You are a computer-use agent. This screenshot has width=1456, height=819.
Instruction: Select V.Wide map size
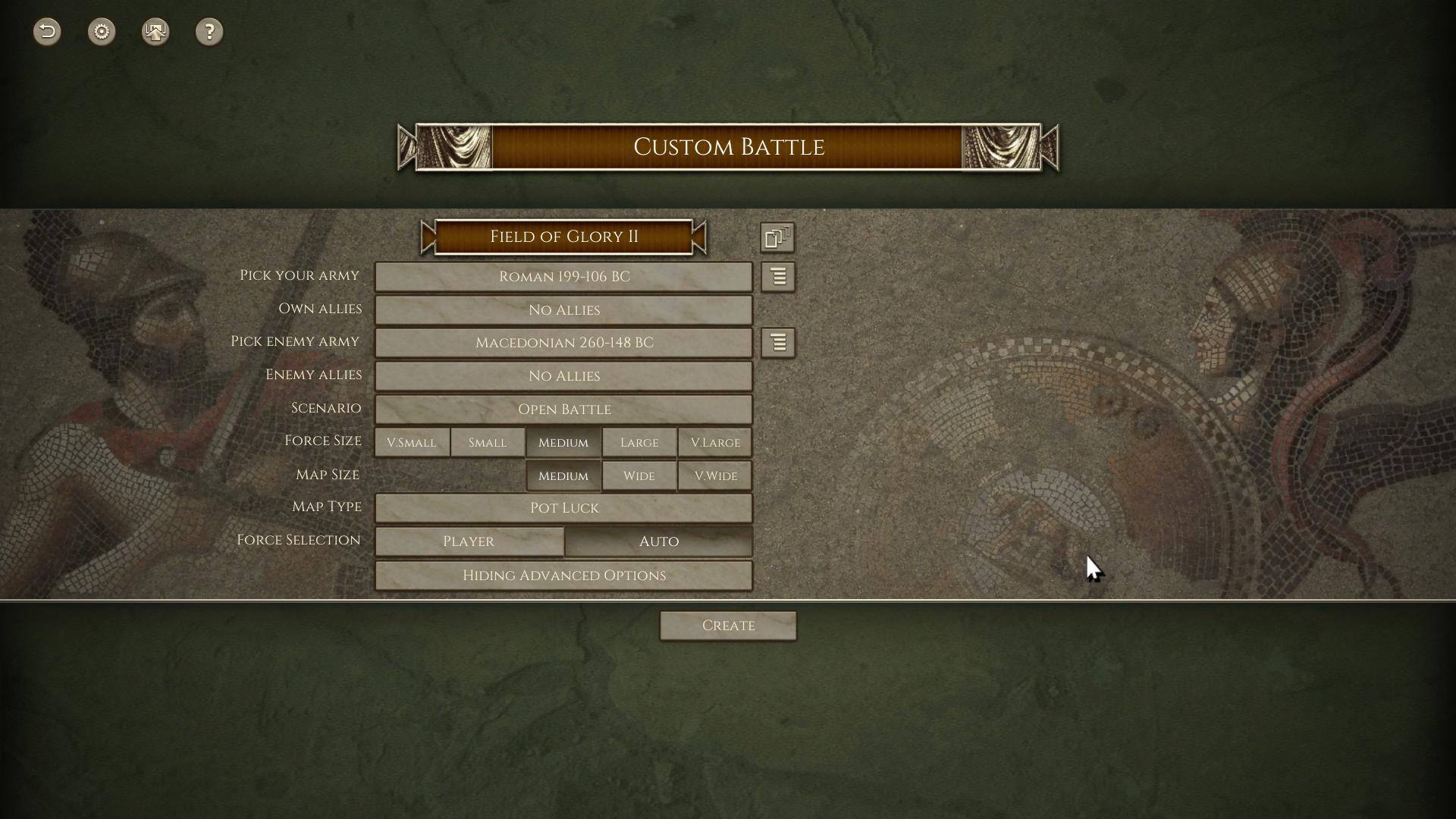click(715, 476)
